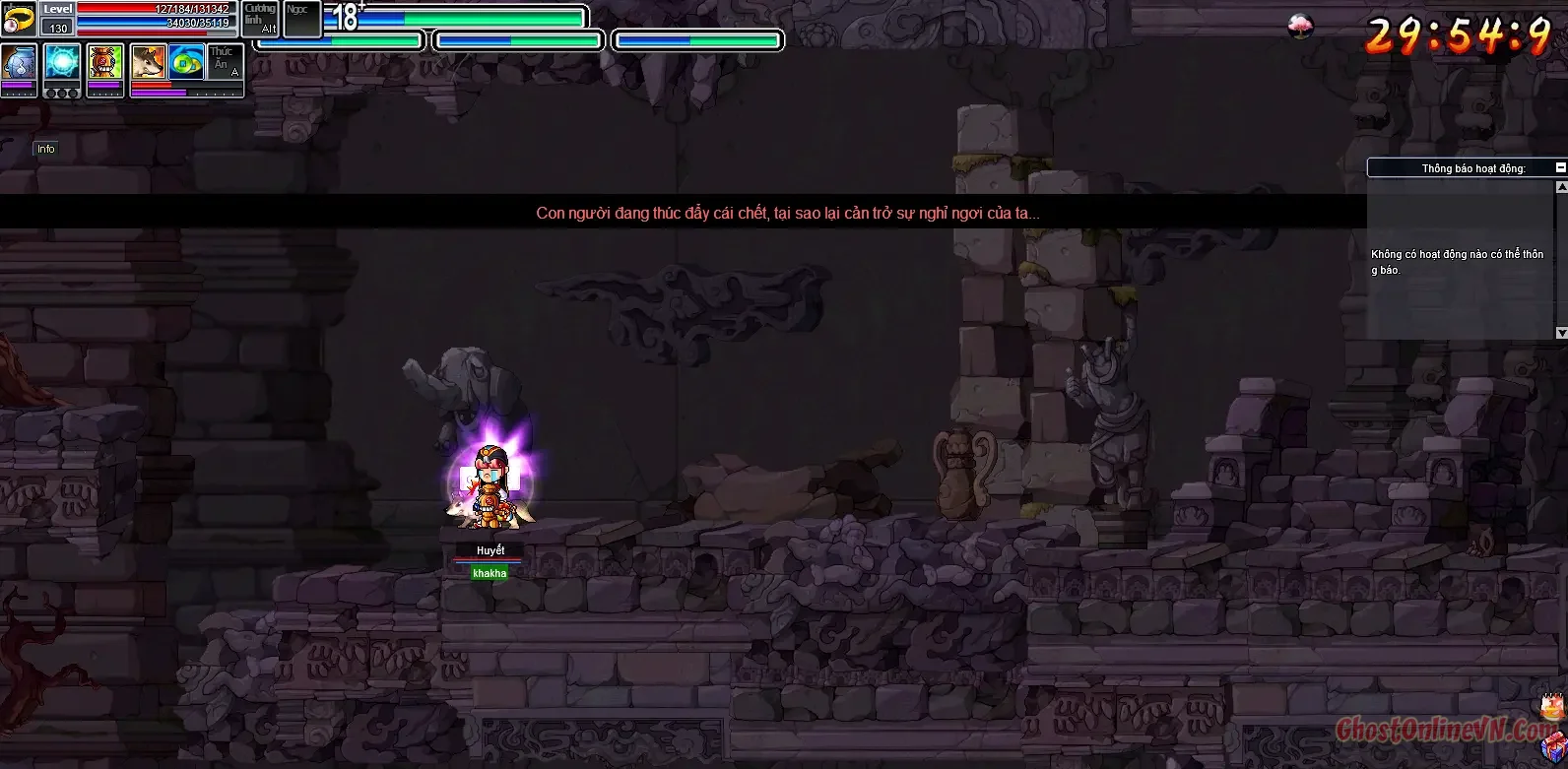Click the notification panel up scroll arrow
This screenshot has height=769, width=1568.
pyautogui.click(x=1561, y=187)
